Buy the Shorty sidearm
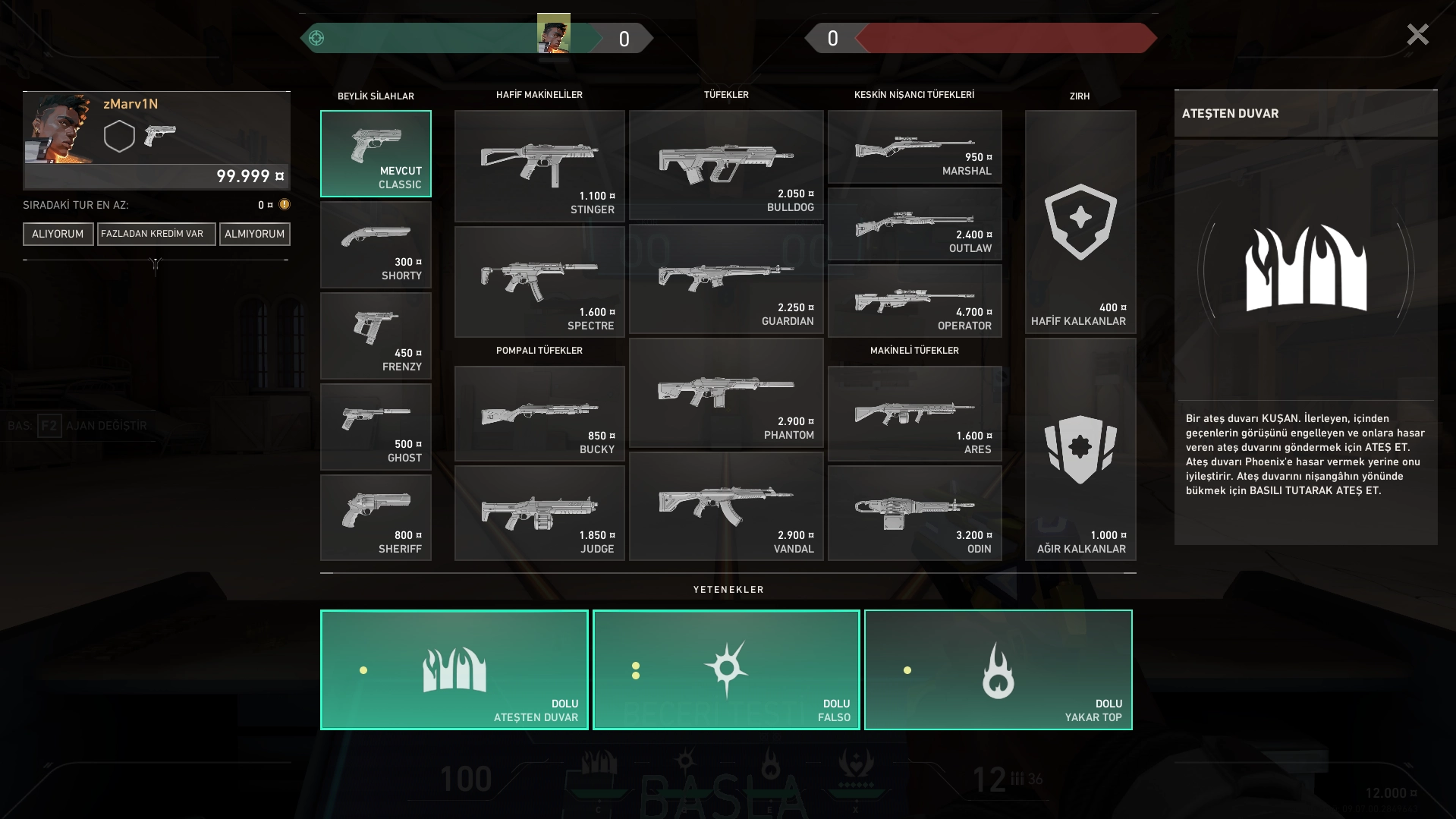The image size is (1456, 819). 376,245
